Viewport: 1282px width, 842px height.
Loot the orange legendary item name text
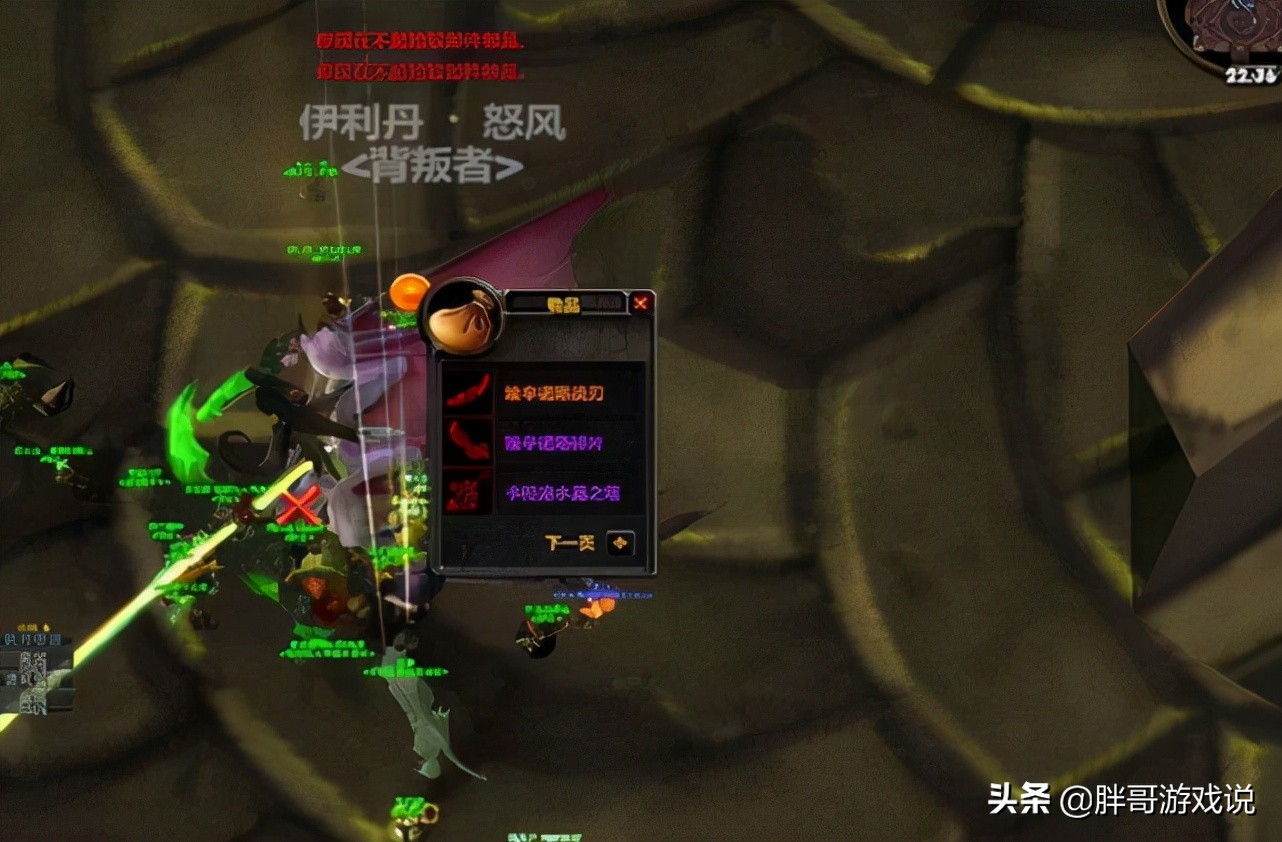[x=556, y=392]
